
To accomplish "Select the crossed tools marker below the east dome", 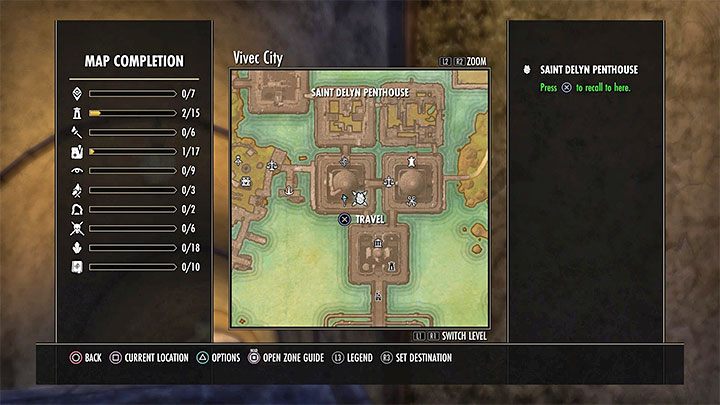I will tap(411, 201).
